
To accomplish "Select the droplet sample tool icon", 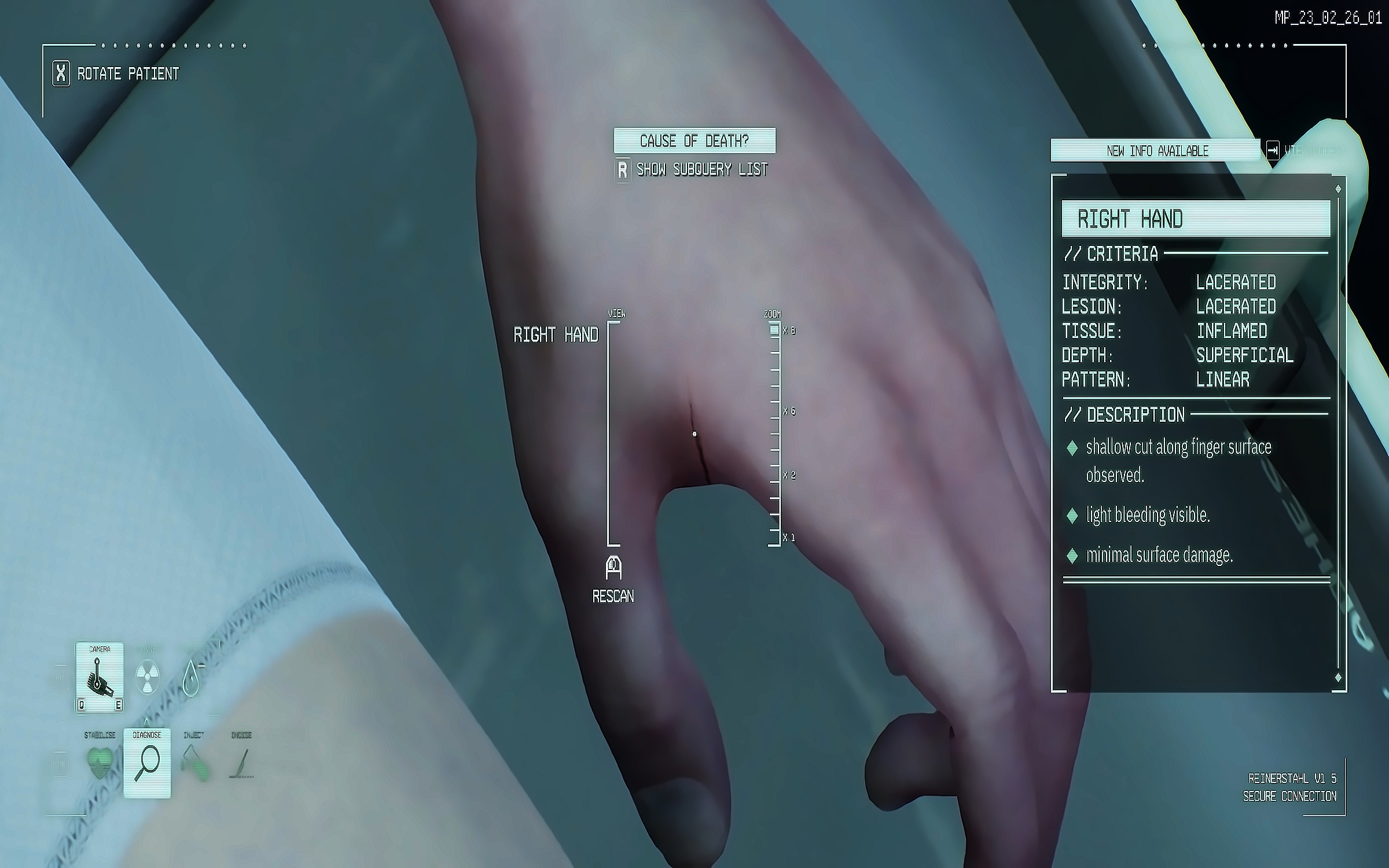I will click(190, 678).
